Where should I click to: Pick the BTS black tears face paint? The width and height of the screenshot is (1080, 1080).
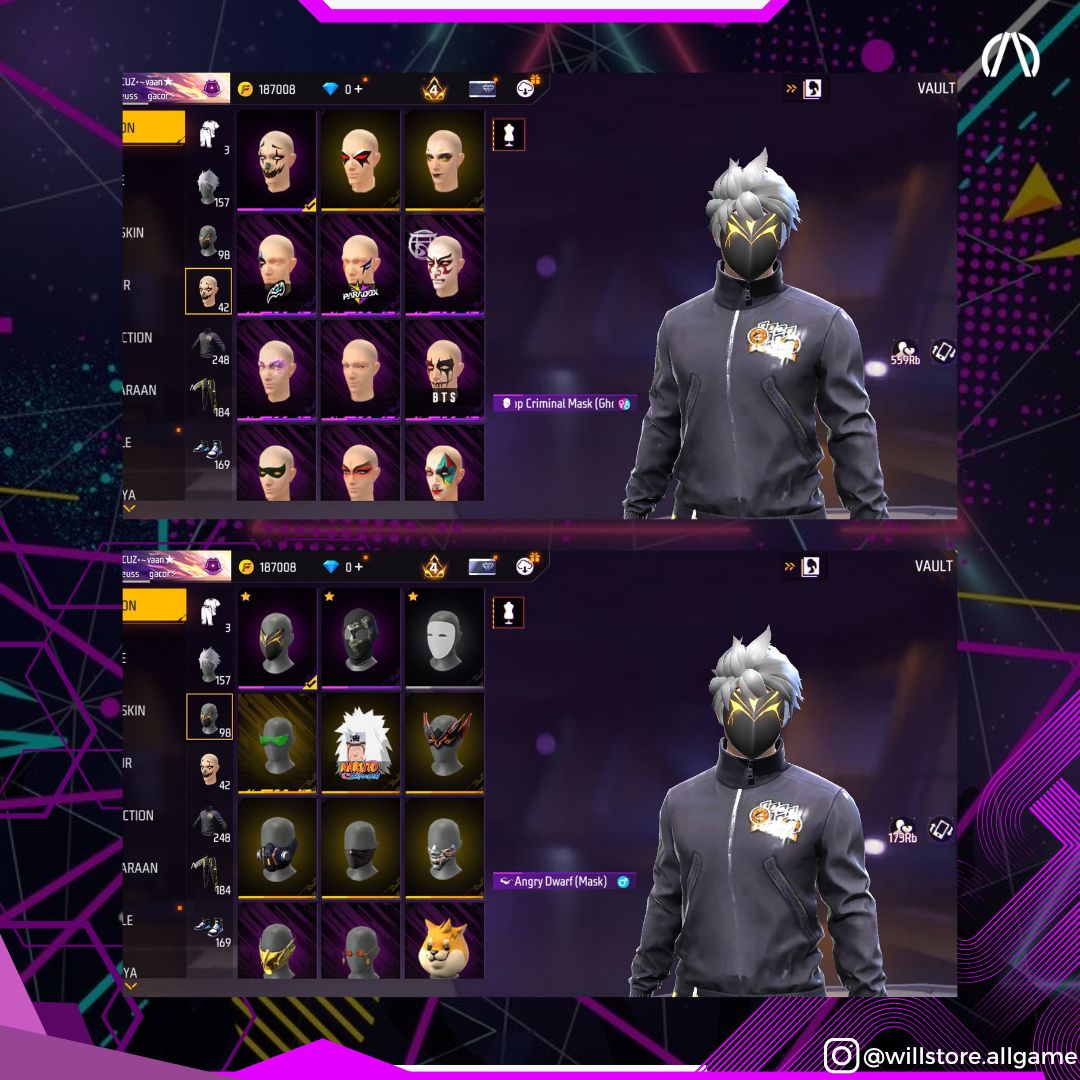pos(444,369)
